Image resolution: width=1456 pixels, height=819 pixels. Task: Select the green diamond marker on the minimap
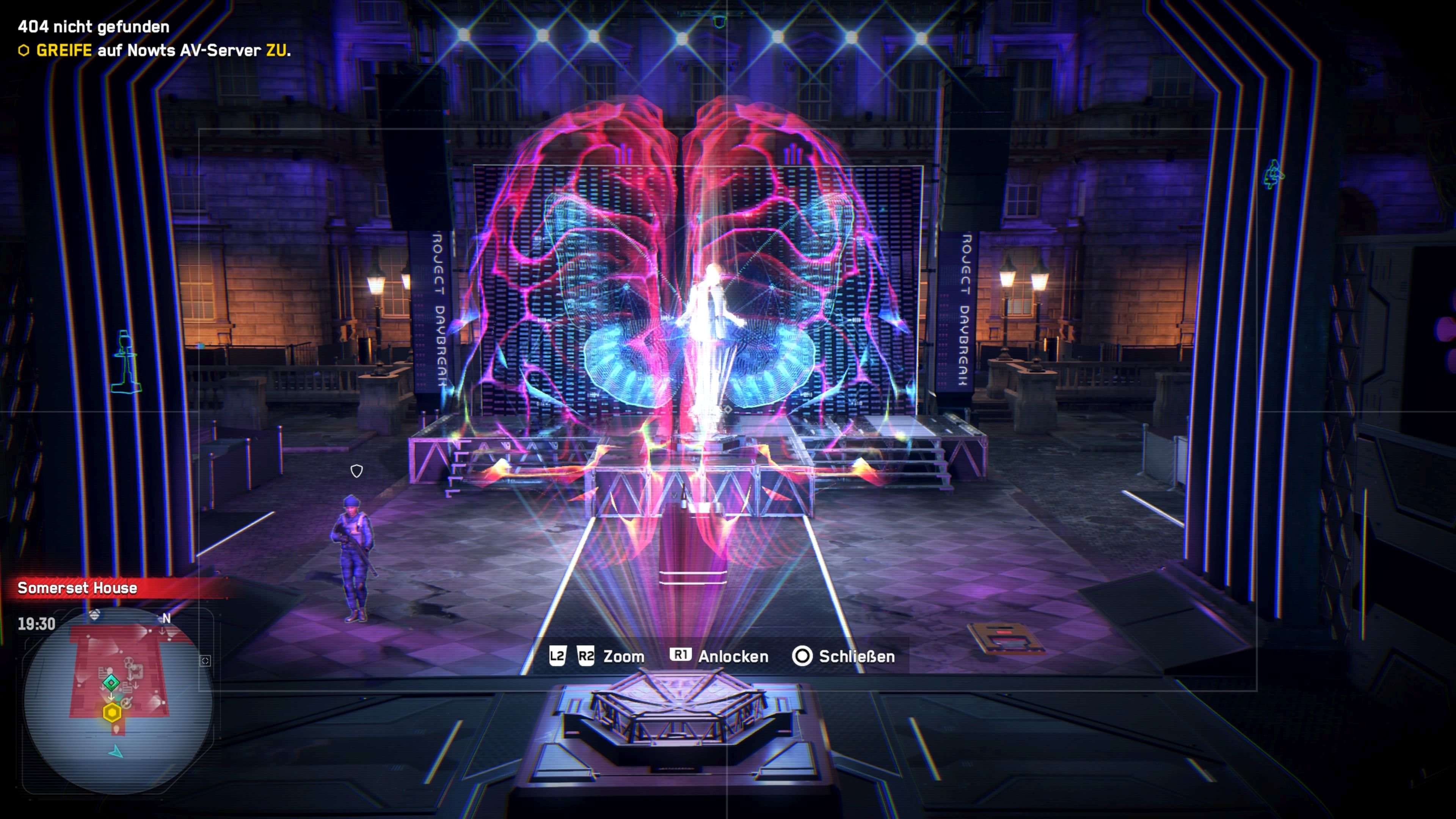tap(111, 683)
